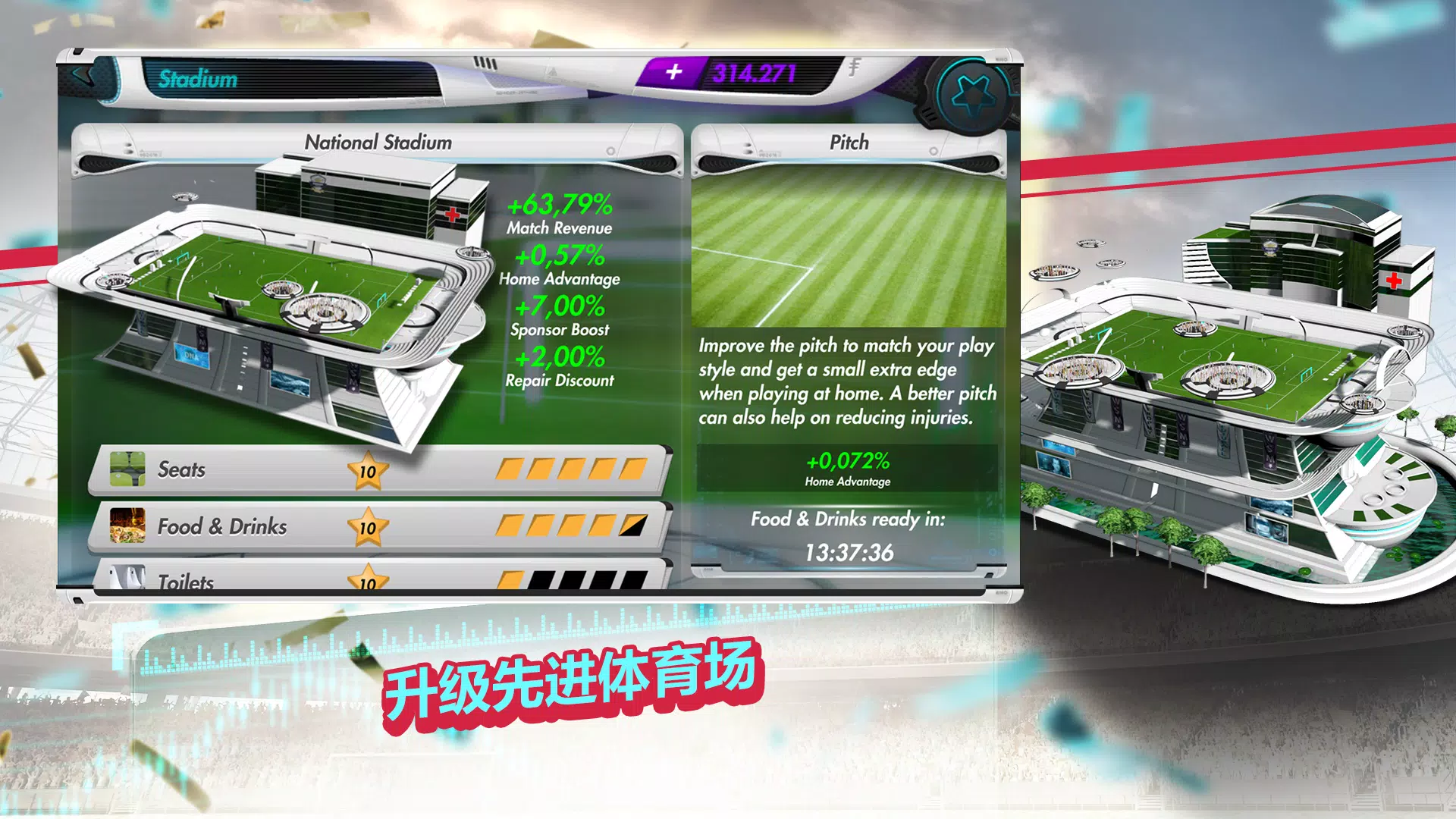The width and height of the screenshot is (1456, 819).
Task: Click the Seats upgrade progress bar
Action: pyautogui.click(x=571, y=470)
